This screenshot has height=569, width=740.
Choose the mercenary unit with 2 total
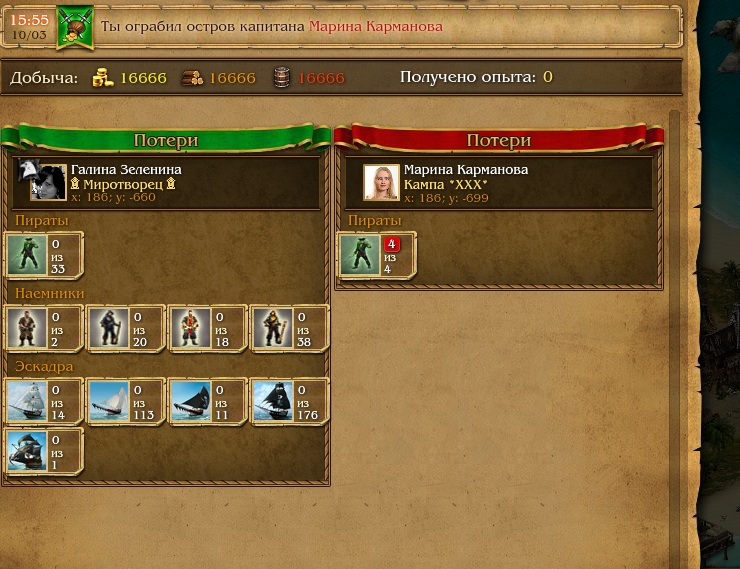(x=27, y=329)
